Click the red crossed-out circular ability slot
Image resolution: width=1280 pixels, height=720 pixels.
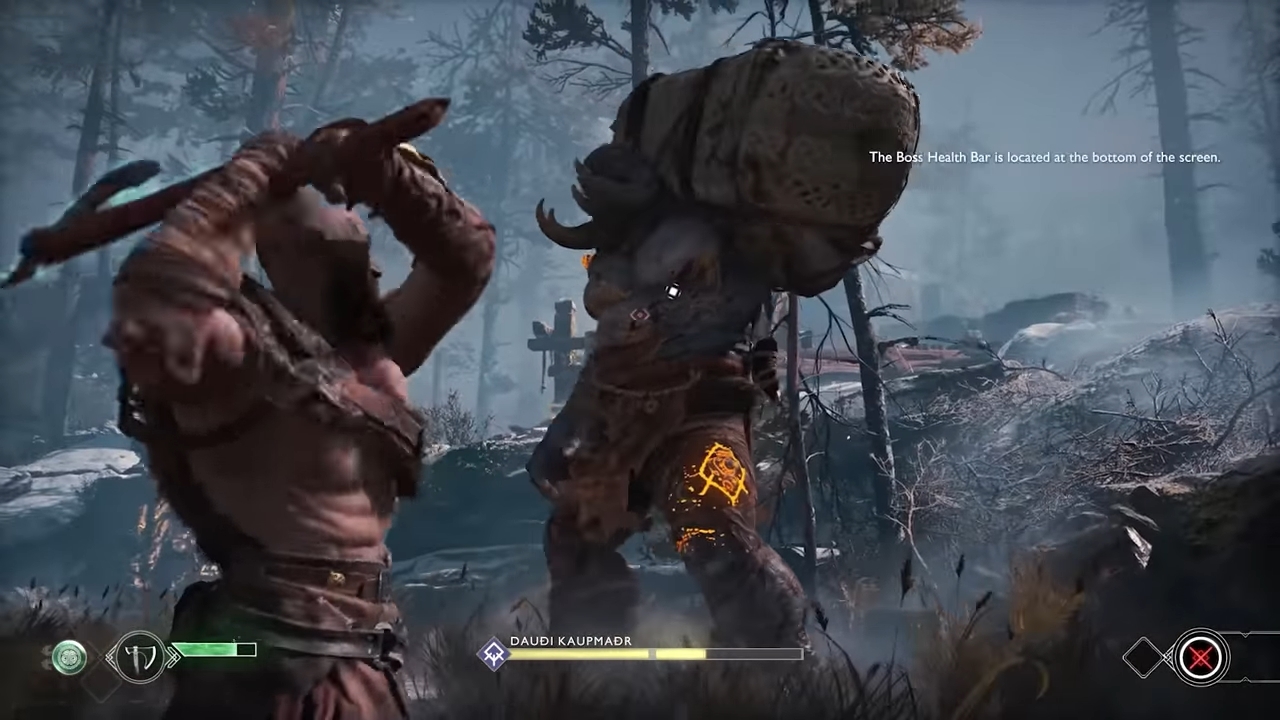[1200, 657]
